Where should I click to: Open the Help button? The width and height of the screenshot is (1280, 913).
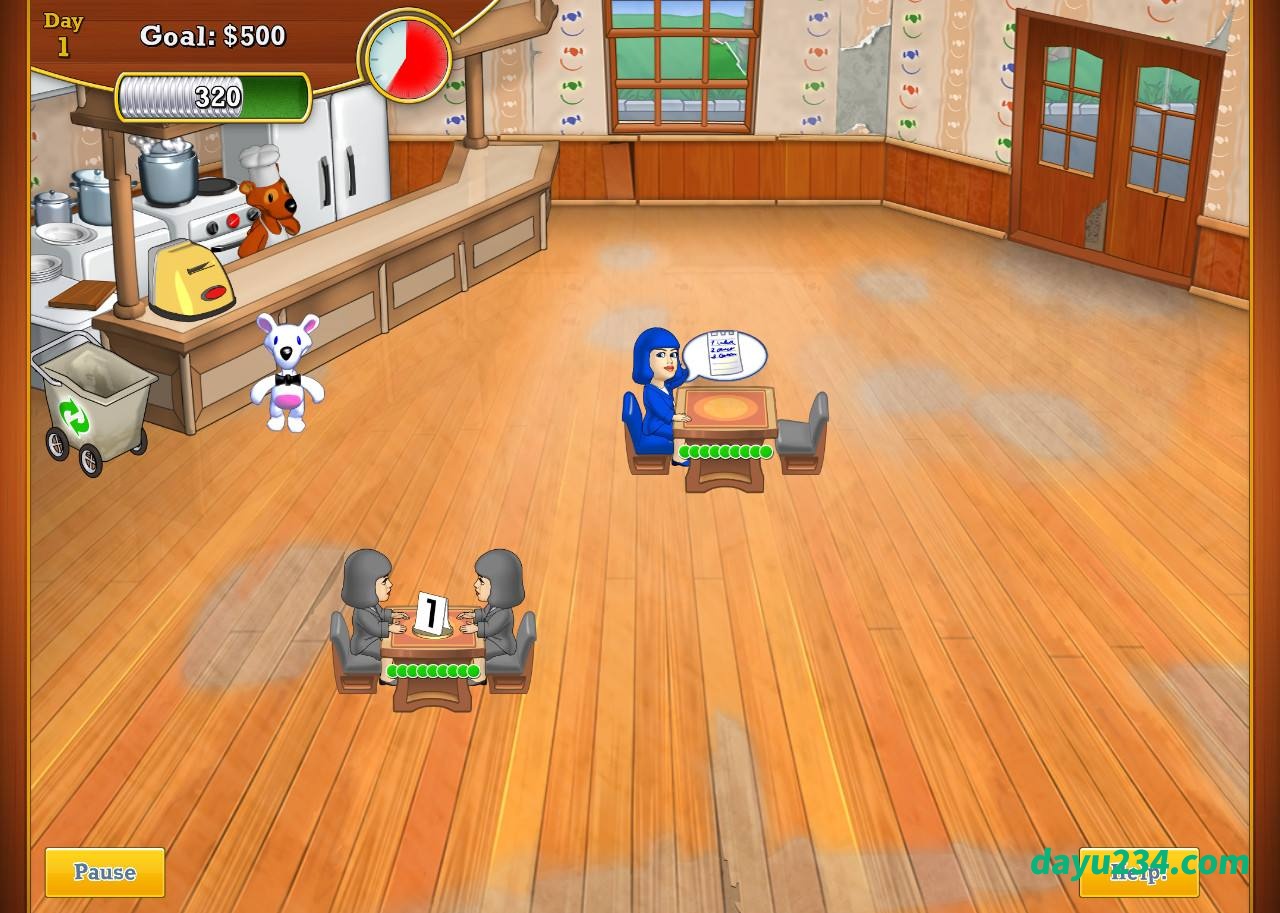(x=1138, y=872)
